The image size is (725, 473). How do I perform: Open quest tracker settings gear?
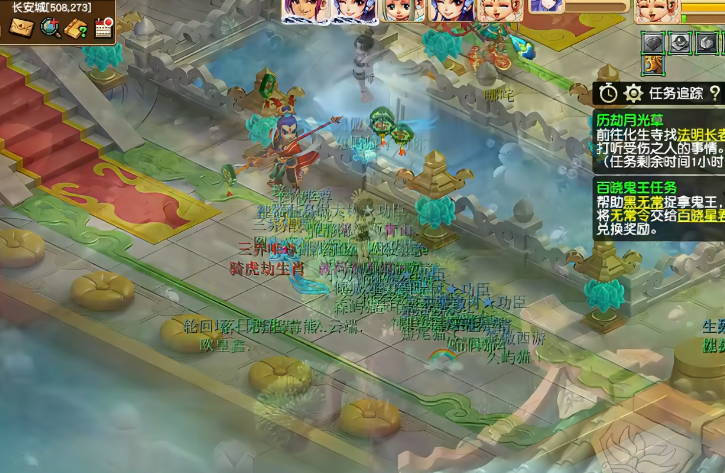click(x=633, y=93)
